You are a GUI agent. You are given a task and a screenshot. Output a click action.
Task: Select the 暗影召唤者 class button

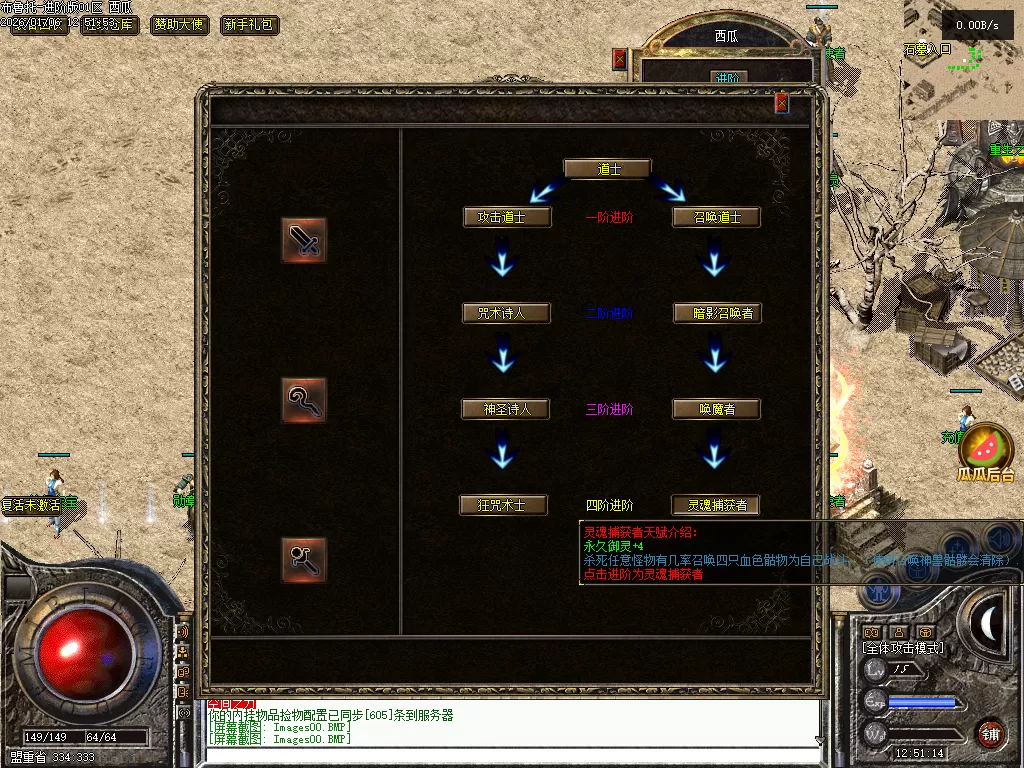tap(717, 313)
